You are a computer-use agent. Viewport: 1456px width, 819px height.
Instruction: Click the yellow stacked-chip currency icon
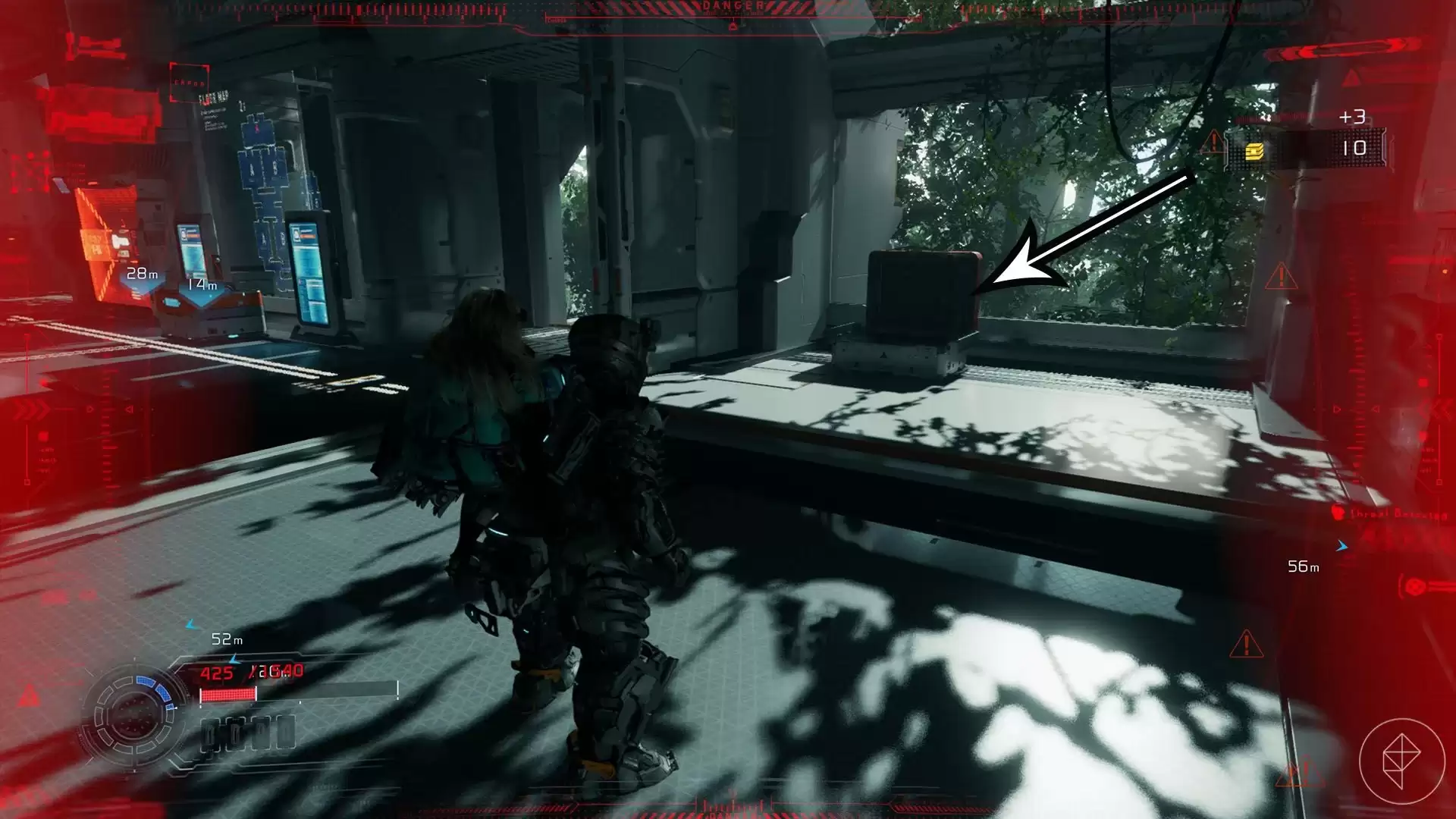(x=1254, y=152)
